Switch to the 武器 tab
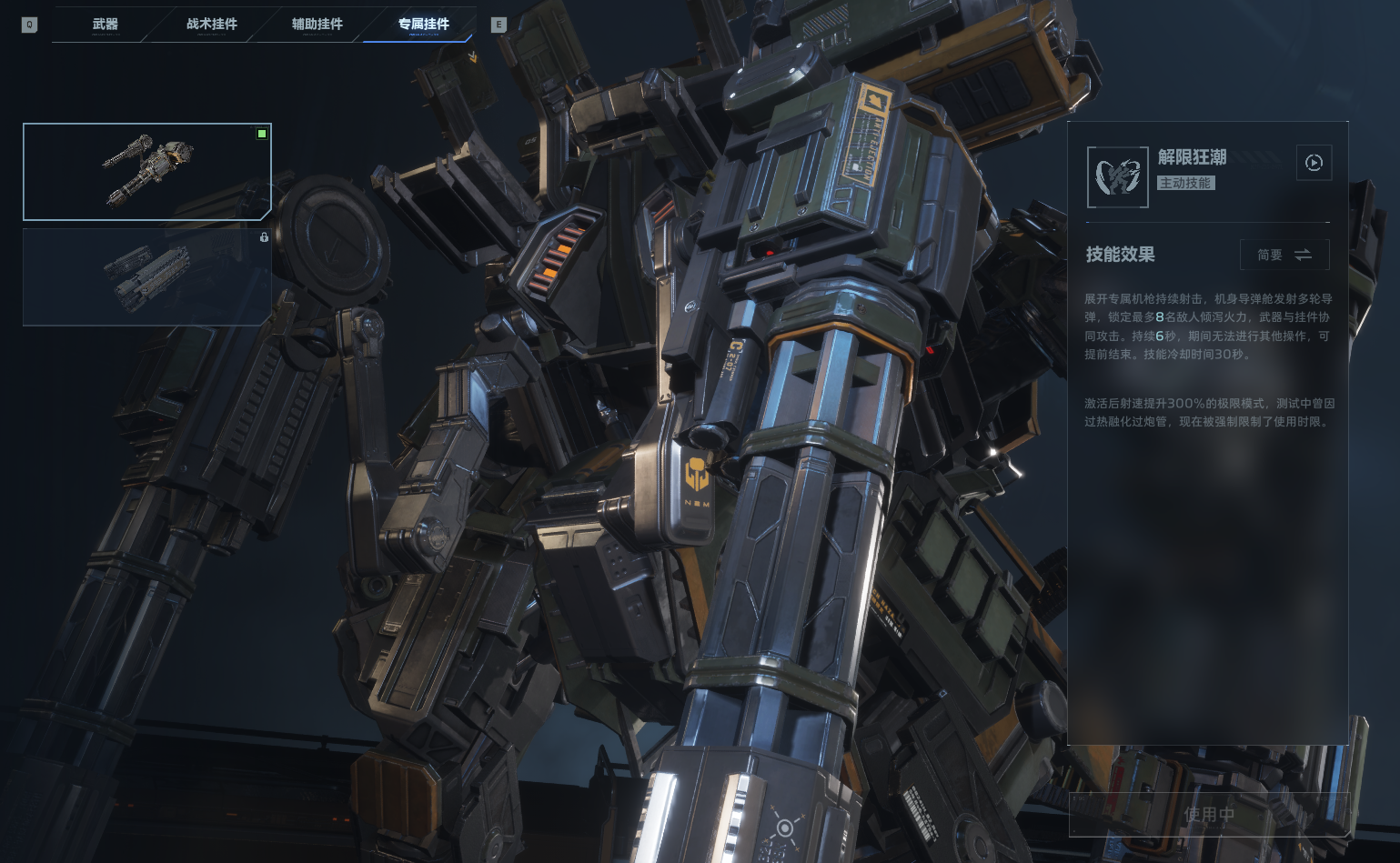The width and height of the screenshot is (1400, 863). [x=106, y=25]
